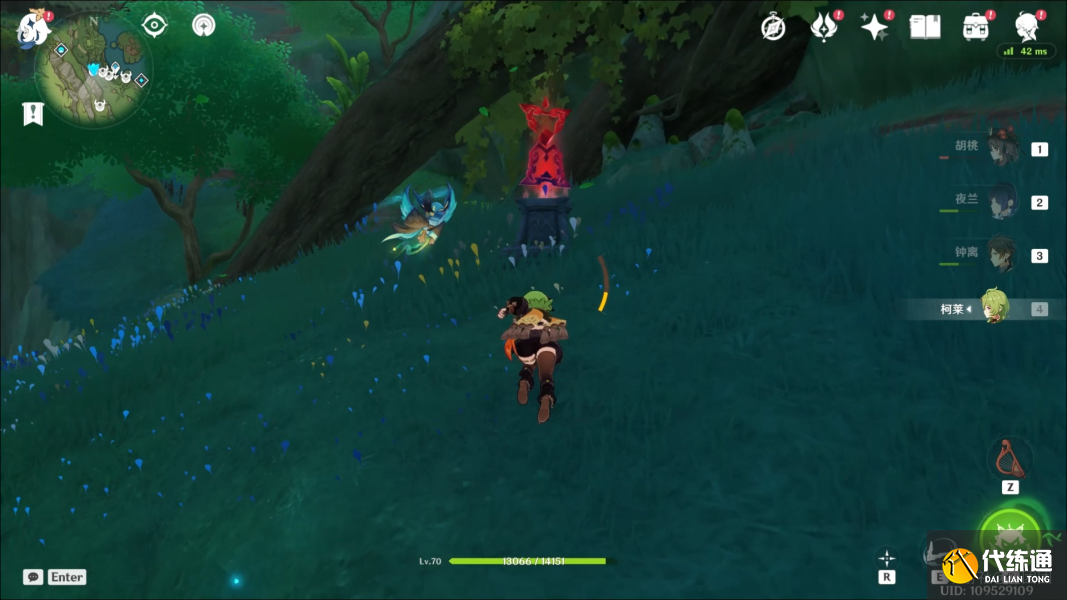
Task: Activate the elemental sight eye icon
Action: (154, 25)
